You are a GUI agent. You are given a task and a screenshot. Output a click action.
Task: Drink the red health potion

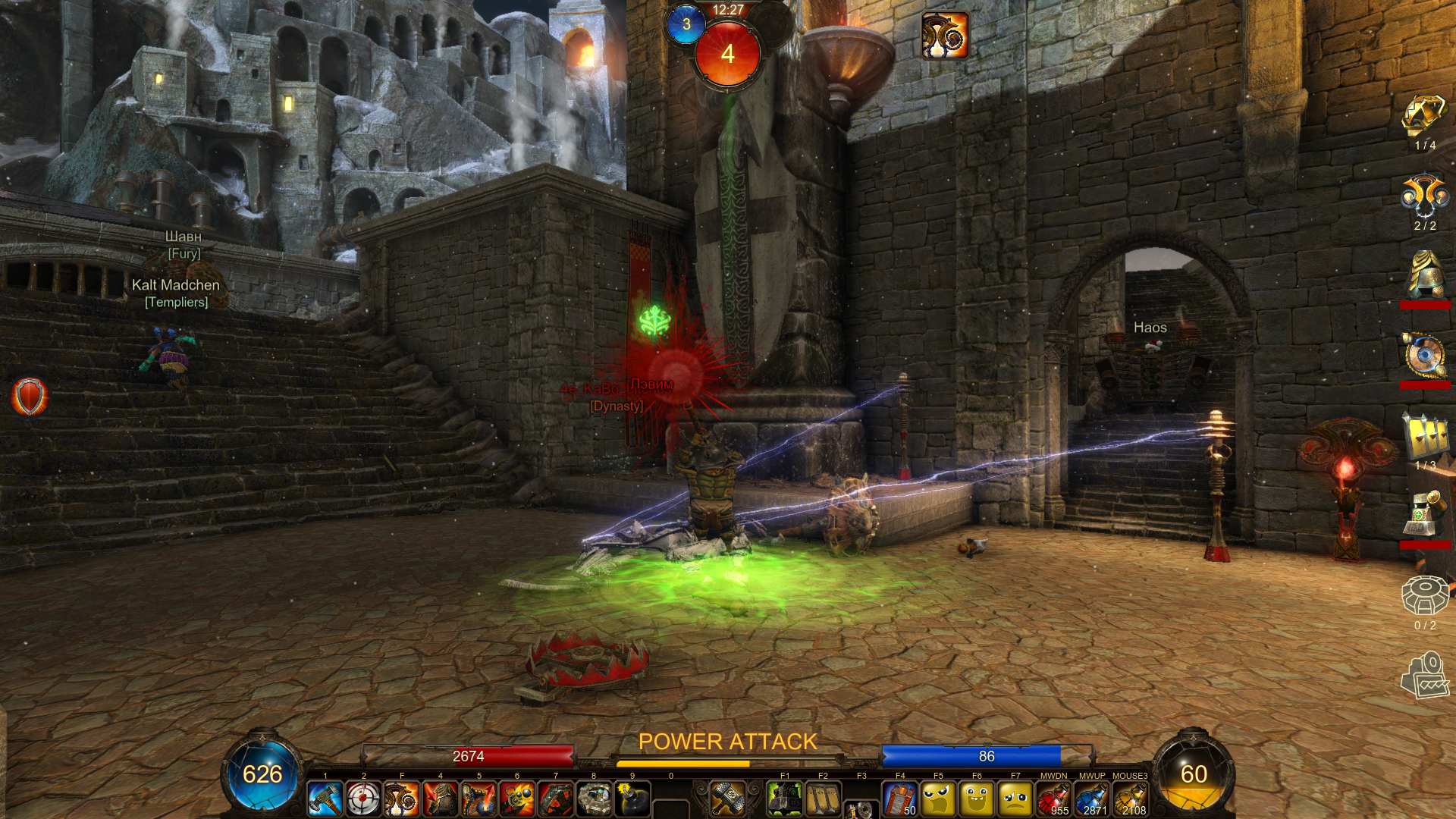pyautogui.click(x=1053, y=799)
